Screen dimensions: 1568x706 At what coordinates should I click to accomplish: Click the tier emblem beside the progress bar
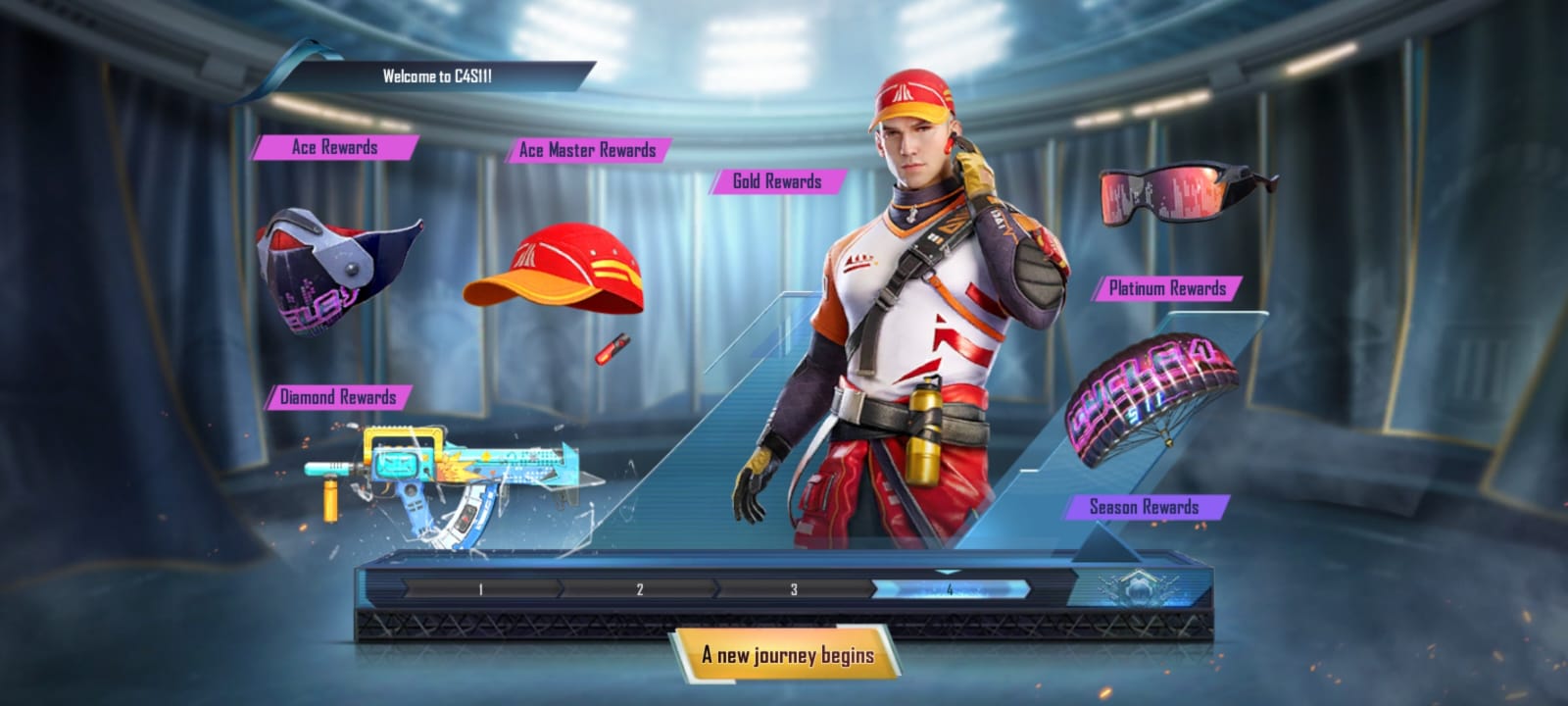coord(1137,589)
